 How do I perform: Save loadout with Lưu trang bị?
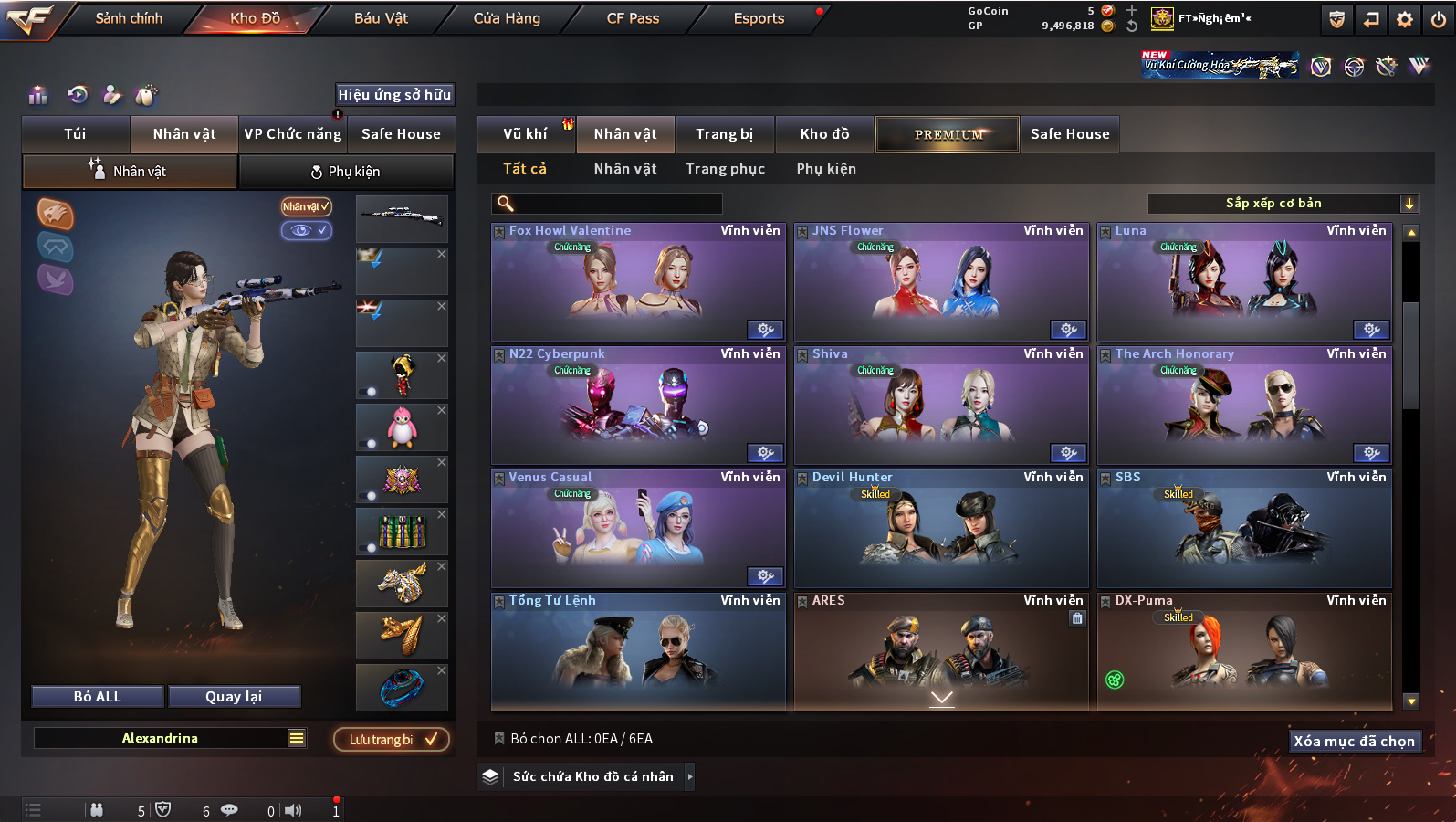tap(392, 740)
